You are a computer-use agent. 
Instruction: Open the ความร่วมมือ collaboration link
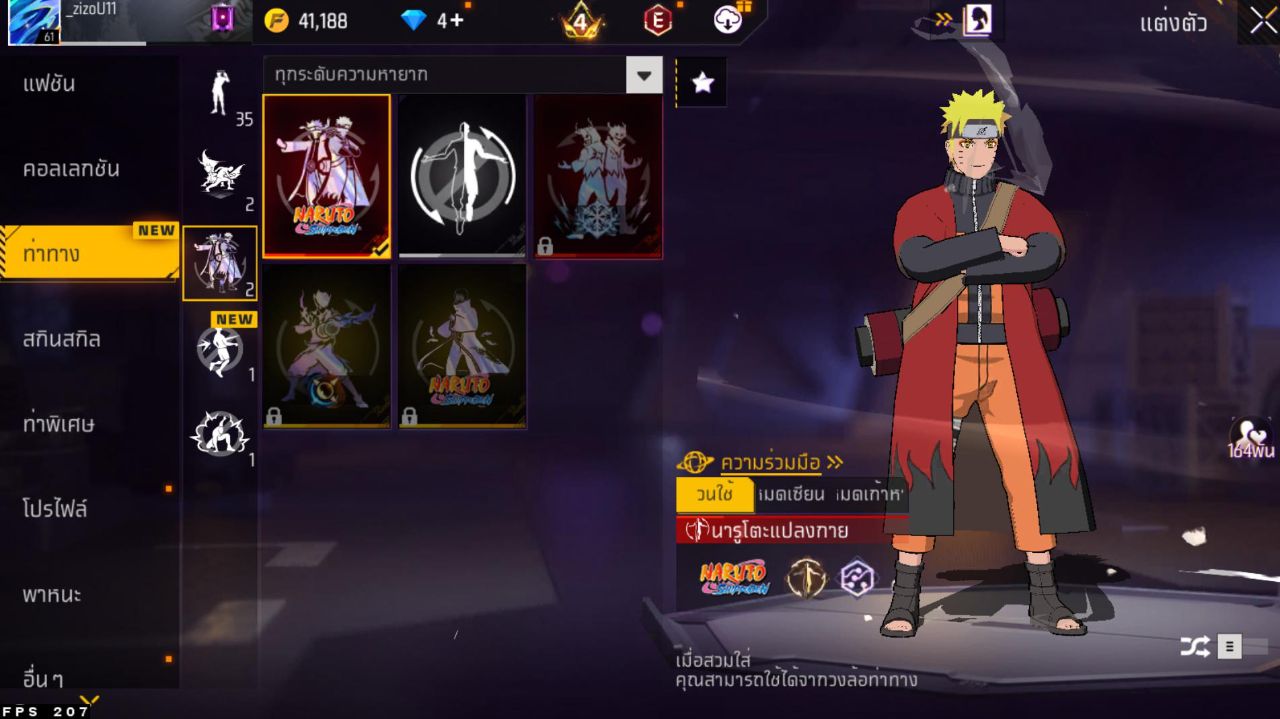[771, 462]
